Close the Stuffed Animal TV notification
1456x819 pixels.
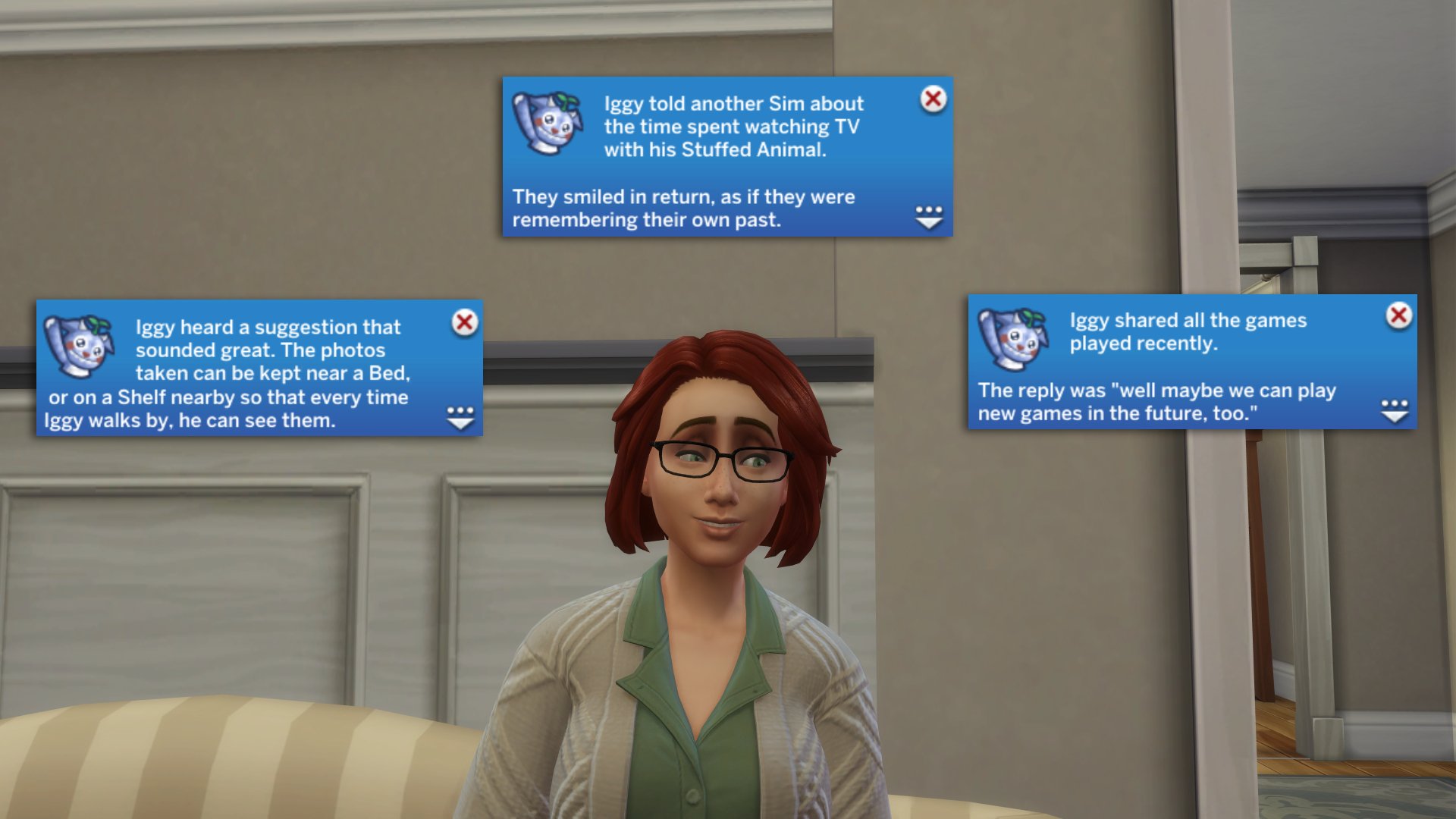pyautogui.click(x=933, y=99)
